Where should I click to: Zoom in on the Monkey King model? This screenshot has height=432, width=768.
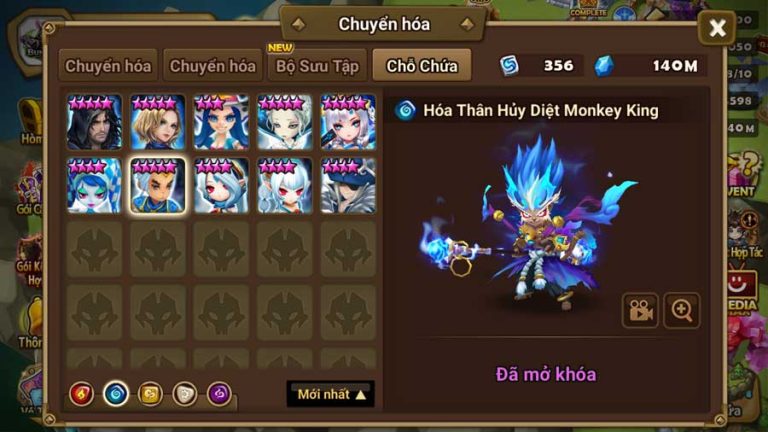[x=682, y=310]
